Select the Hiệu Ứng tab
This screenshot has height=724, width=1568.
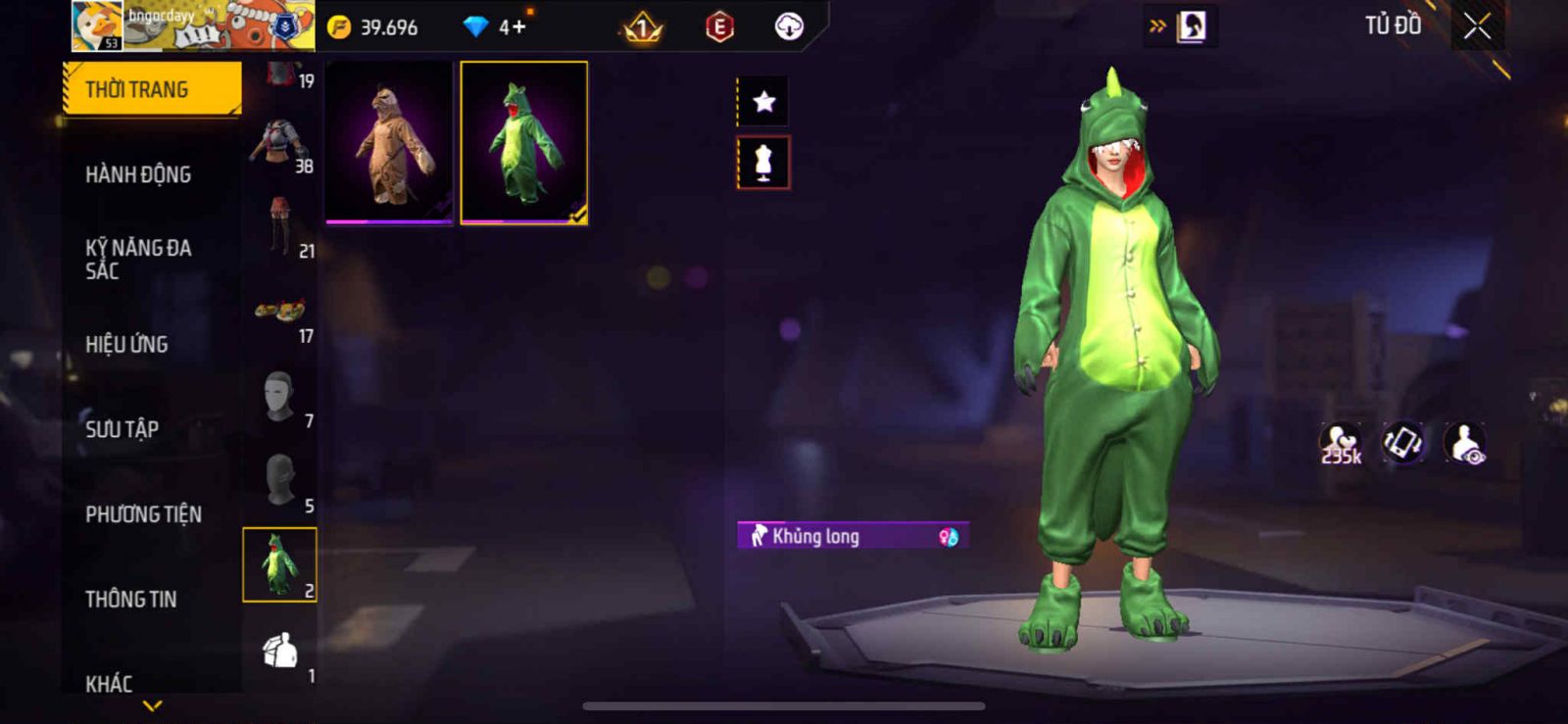pos(126,344)
